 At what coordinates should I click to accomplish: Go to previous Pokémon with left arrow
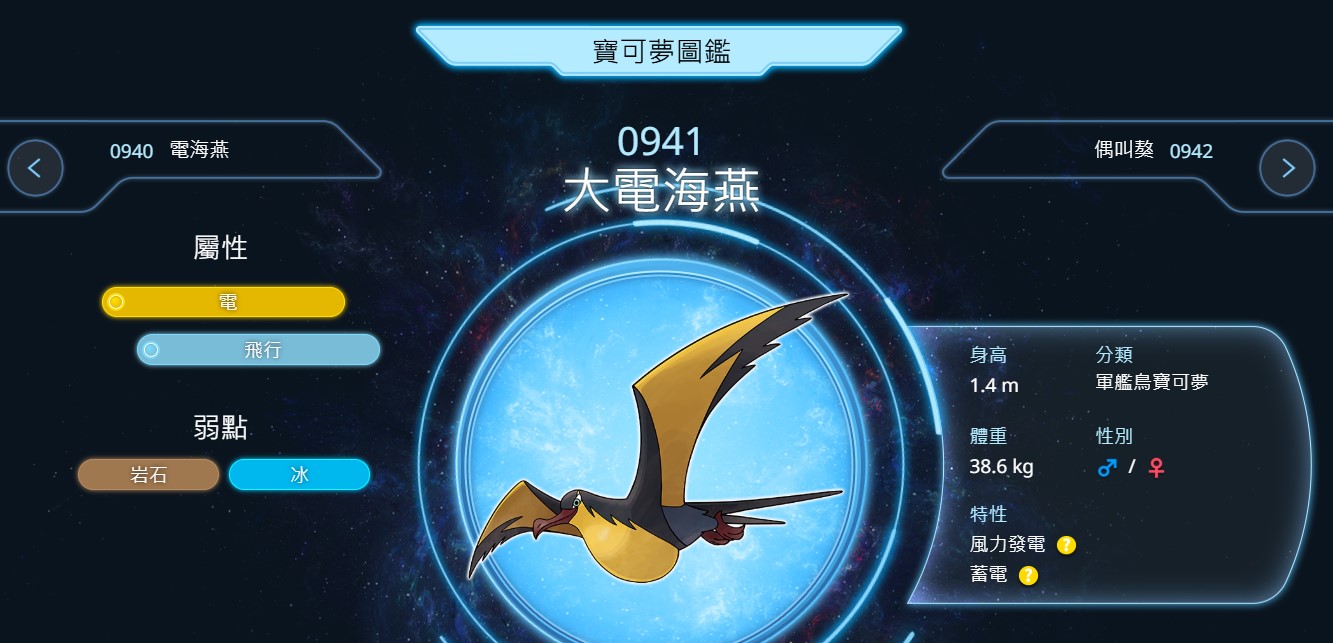point(35,168)
